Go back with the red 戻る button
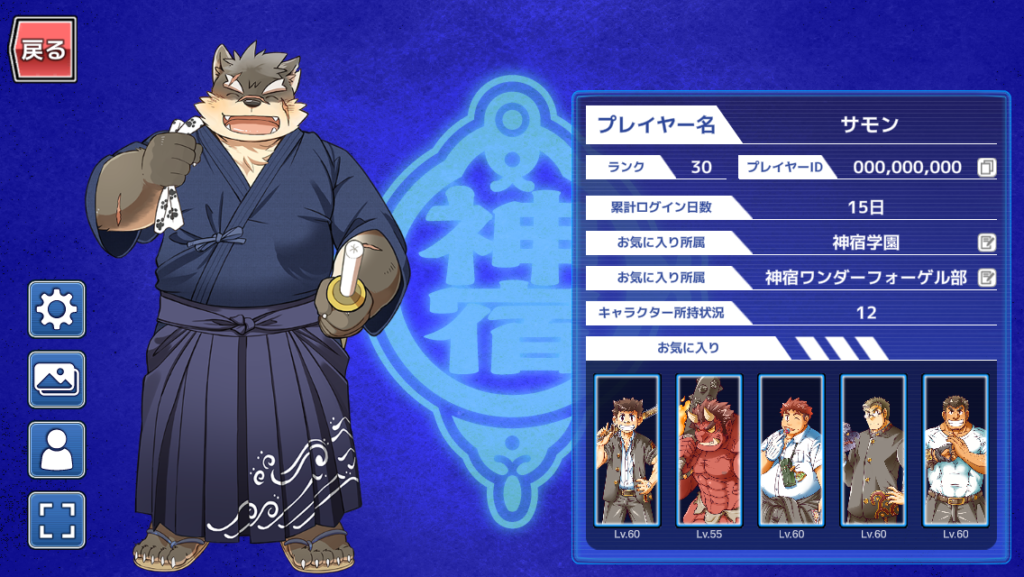The width and height of the screenshot is (1024, 577). click(44, 49)
